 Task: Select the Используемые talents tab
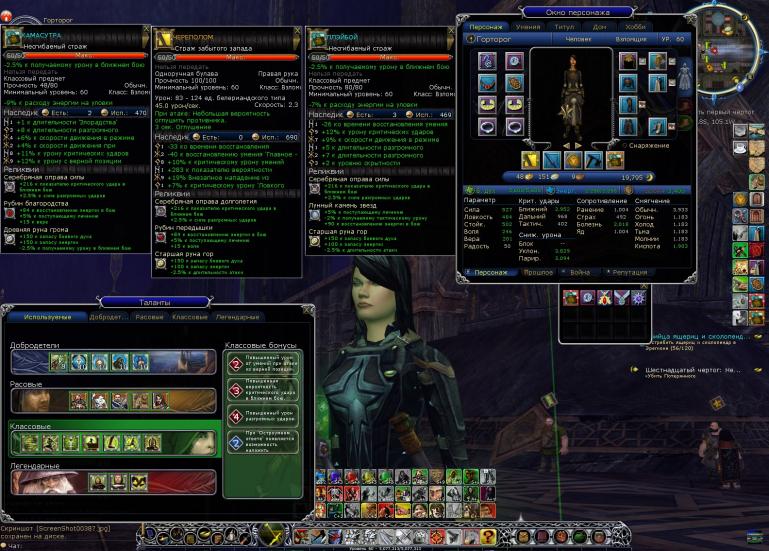pyautogui.click(x=47, y=317)
